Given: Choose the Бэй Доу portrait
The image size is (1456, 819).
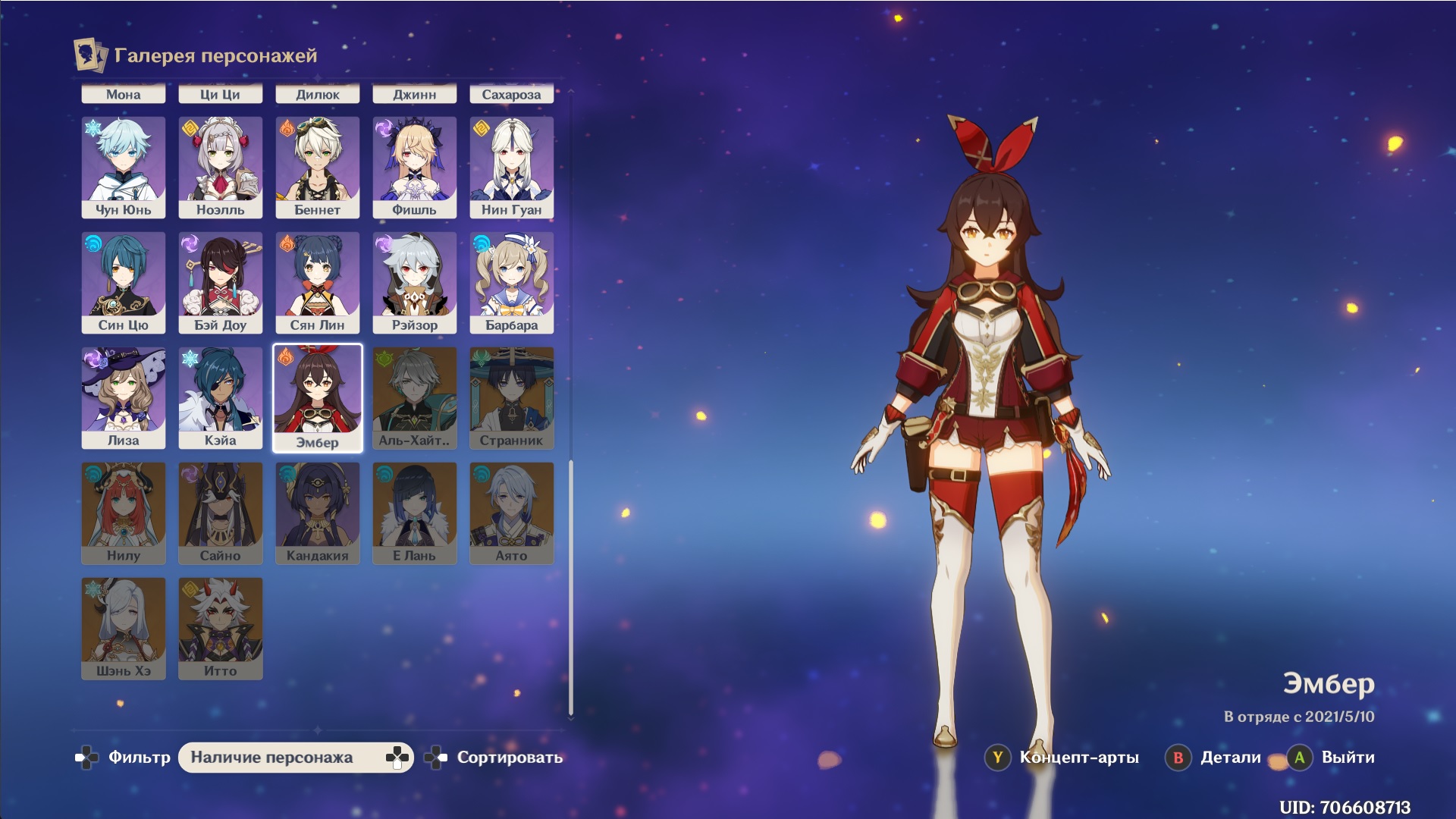Looking at the screenshot, I should coord(221,283).
